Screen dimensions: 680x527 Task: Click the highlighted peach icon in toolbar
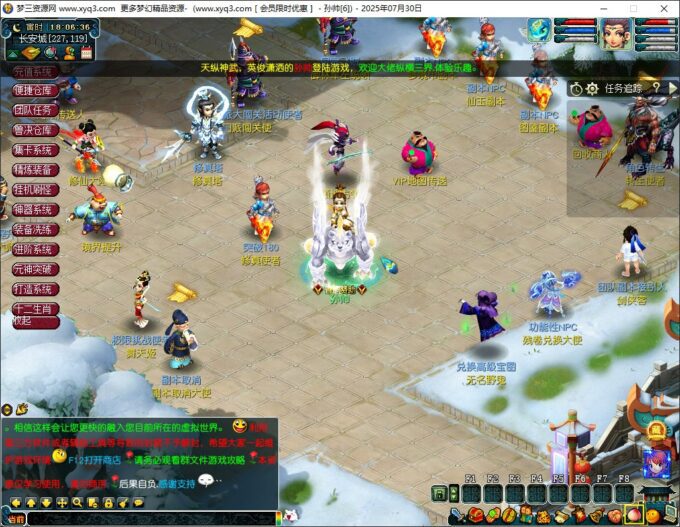(x=632, y=516)
